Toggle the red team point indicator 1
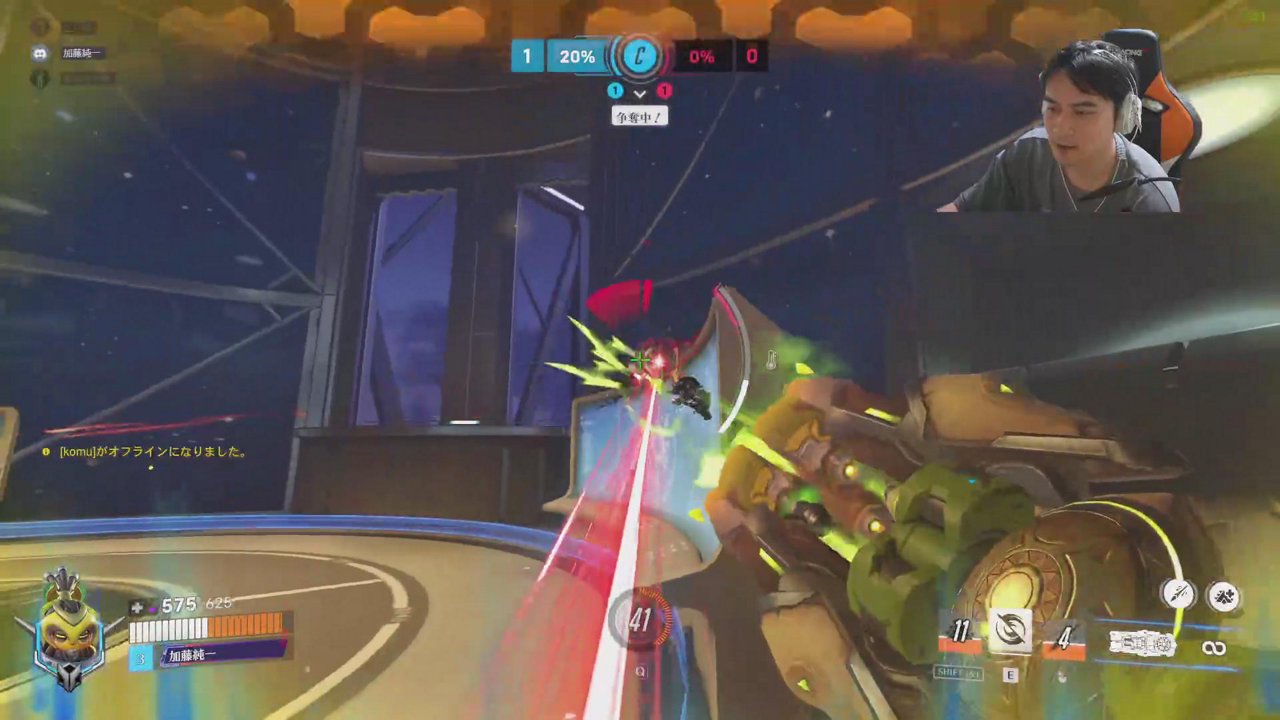Screen dimensions: 1280x720 pyautogui.click(x=664, y=91)
